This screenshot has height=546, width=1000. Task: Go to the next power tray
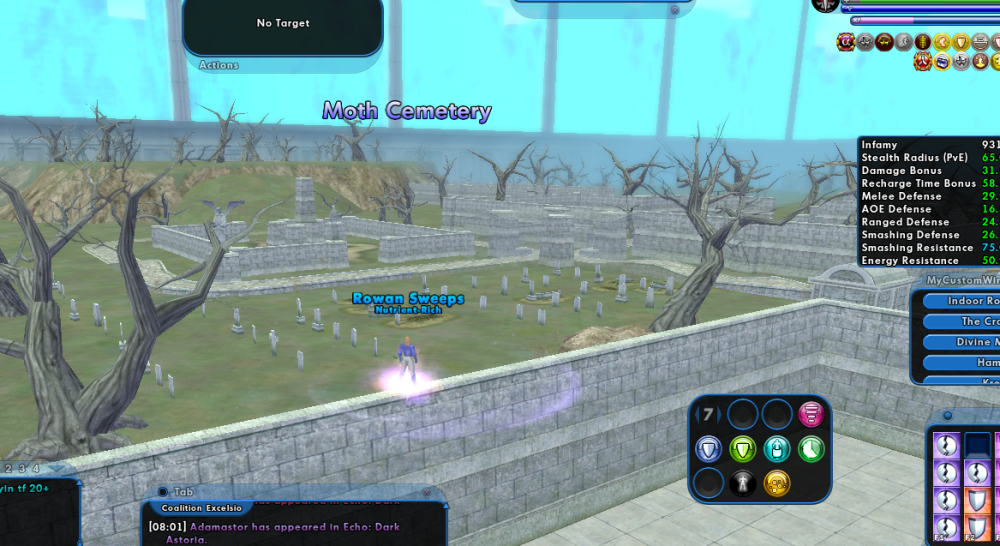720,414
